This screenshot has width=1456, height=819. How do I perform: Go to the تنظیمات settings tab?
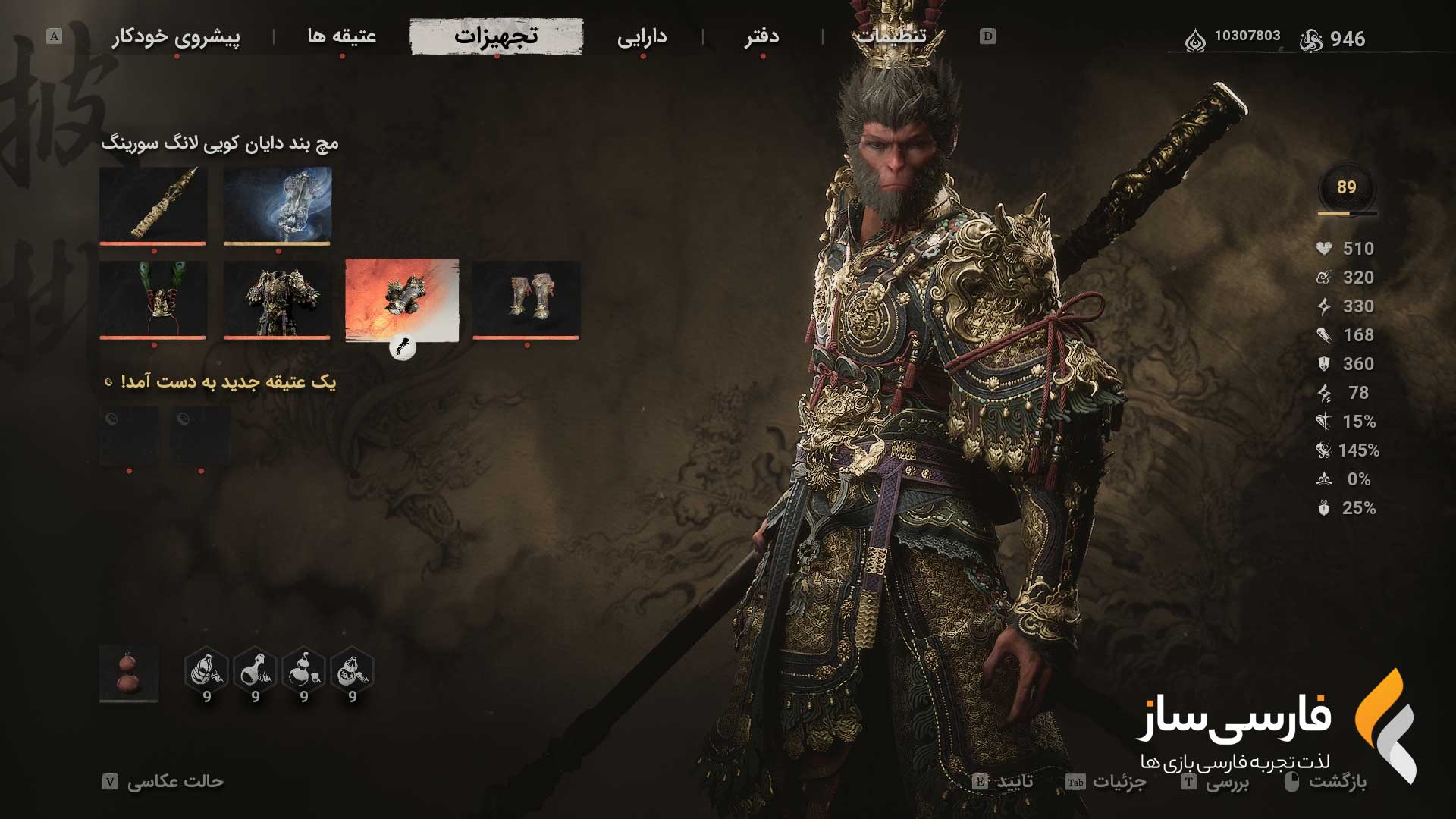(x=891, y=36)
